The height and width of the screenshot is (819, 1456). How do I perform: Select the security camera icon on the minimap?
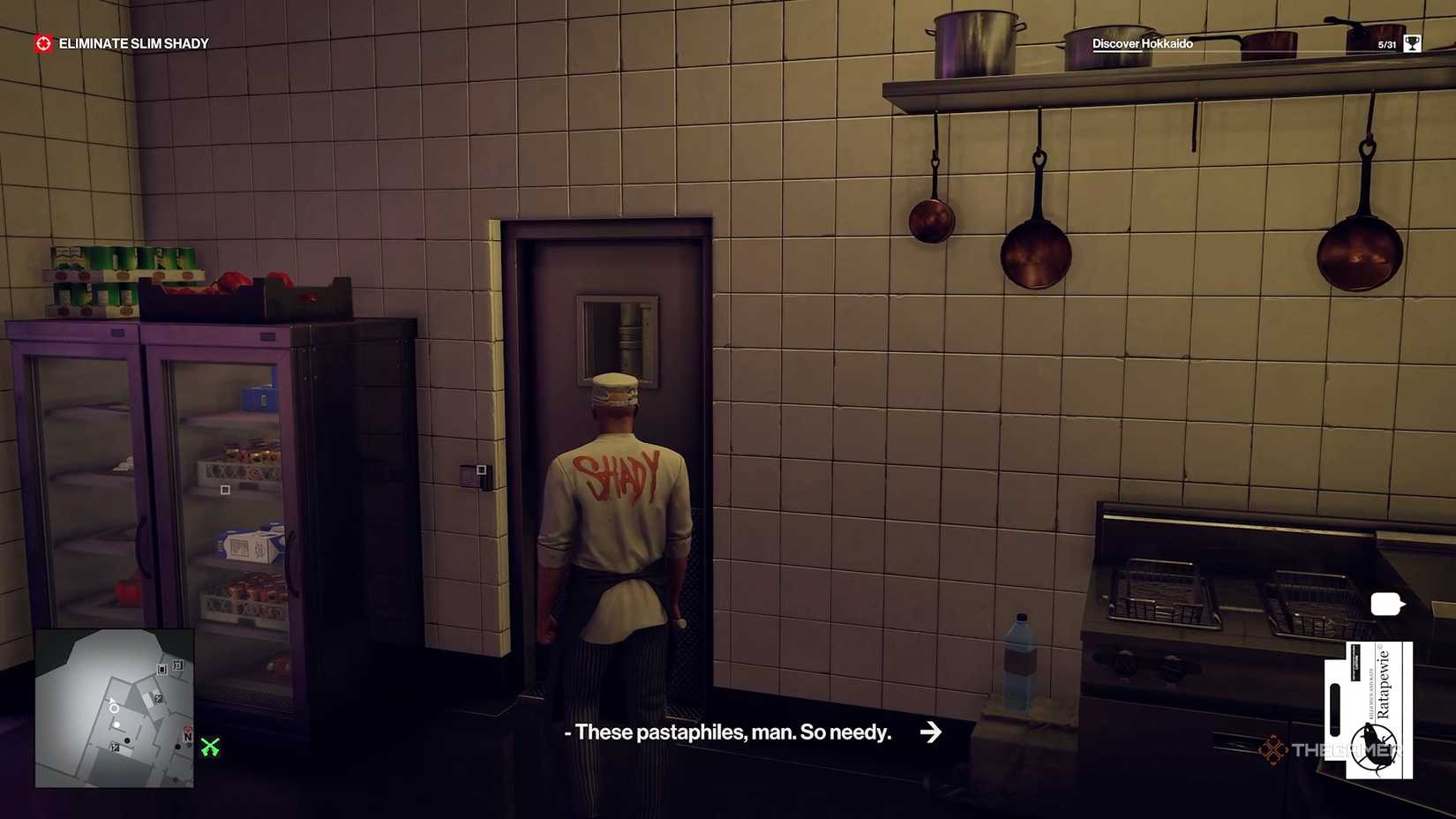pyautogui.click(x=161, y=669)
